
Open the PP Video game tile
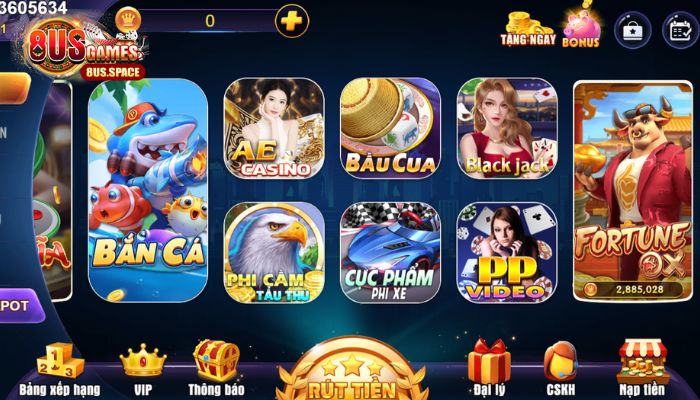(x=506, y=251)
